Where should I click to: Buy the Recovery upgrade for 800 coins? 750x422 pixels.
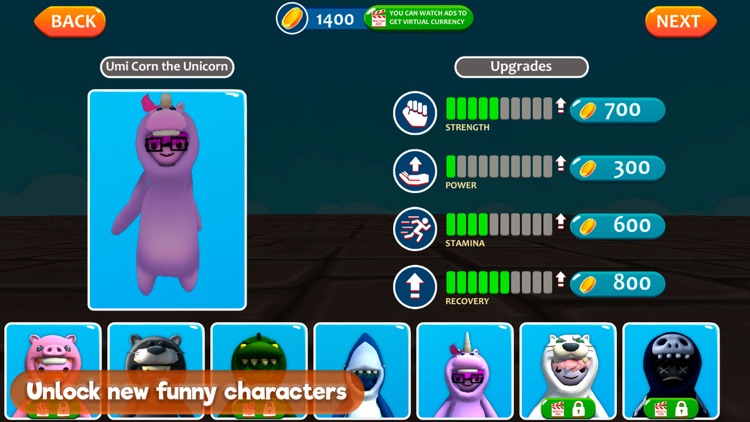[617, 284]
